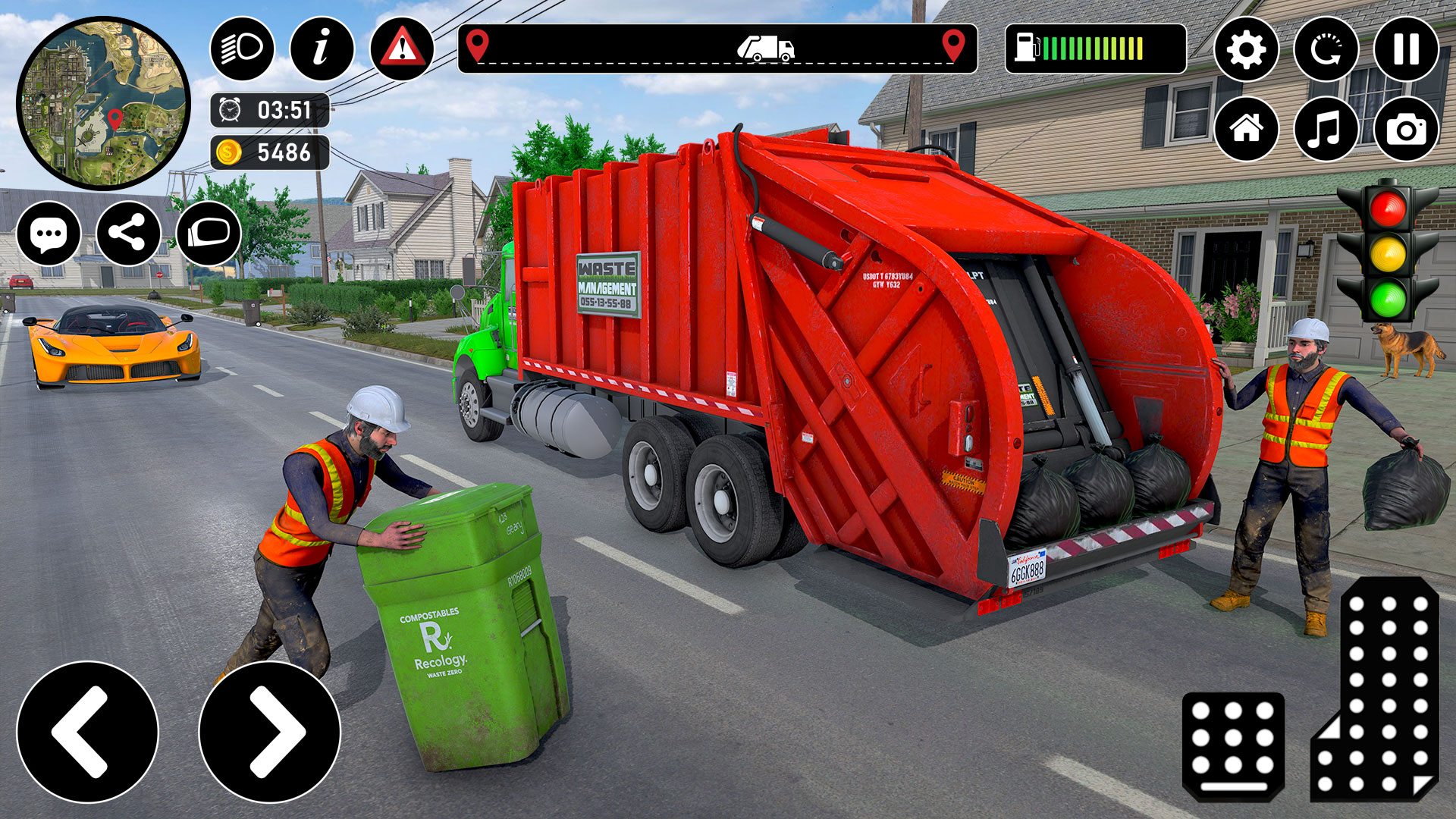Restart the current mission
The image size is (1456, 819).
pos(1326,49)
